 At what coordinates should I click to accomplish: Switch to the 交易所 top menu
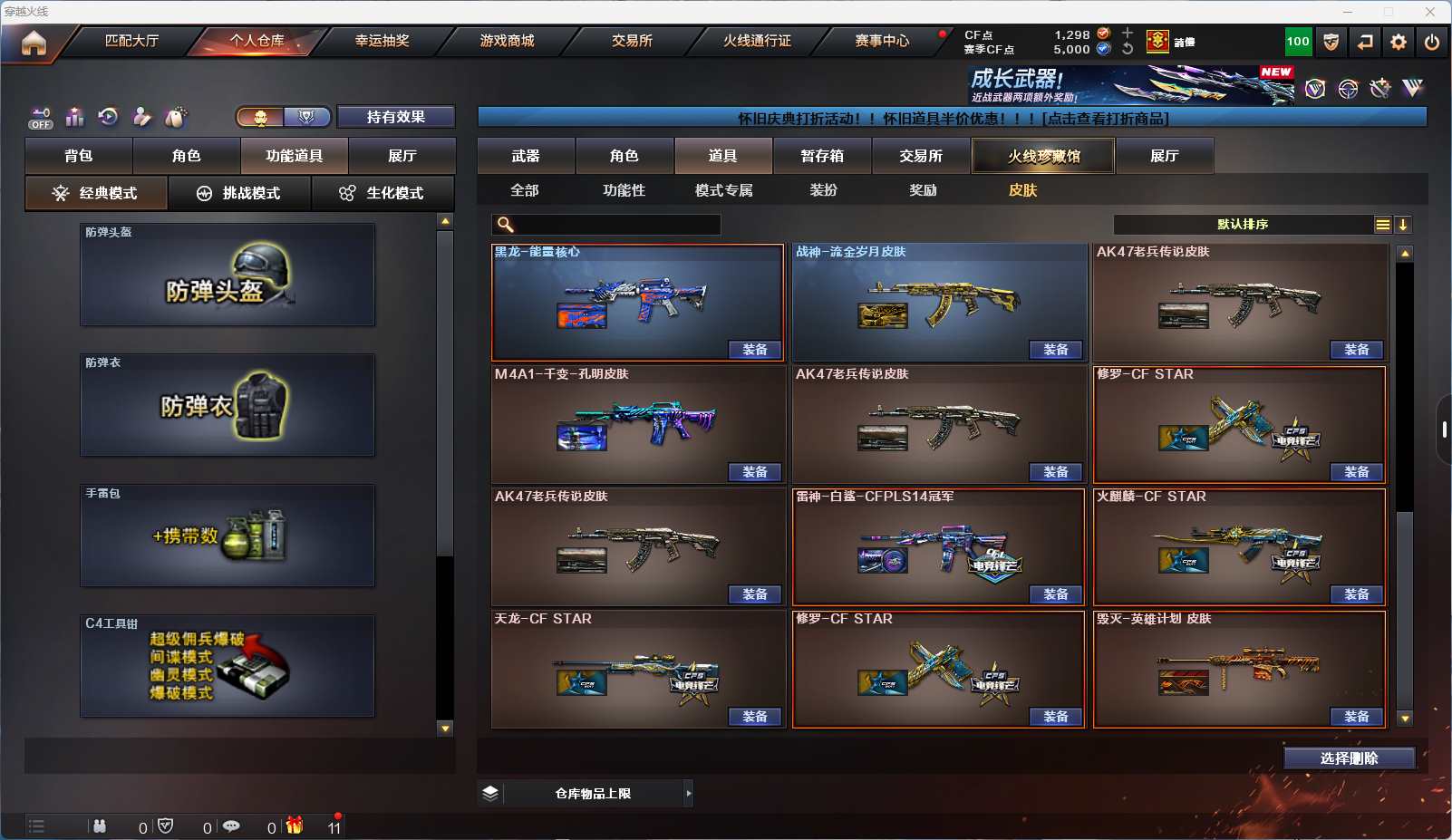coord(632,41)
